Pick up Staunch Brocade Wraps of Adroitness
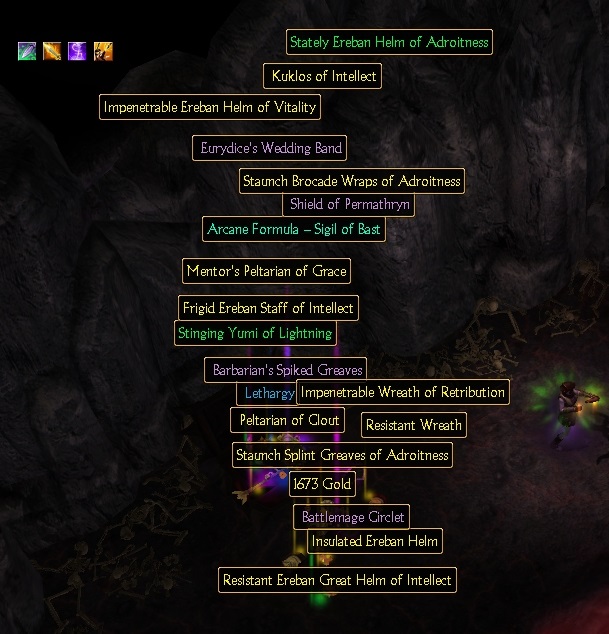 (352, 181)
